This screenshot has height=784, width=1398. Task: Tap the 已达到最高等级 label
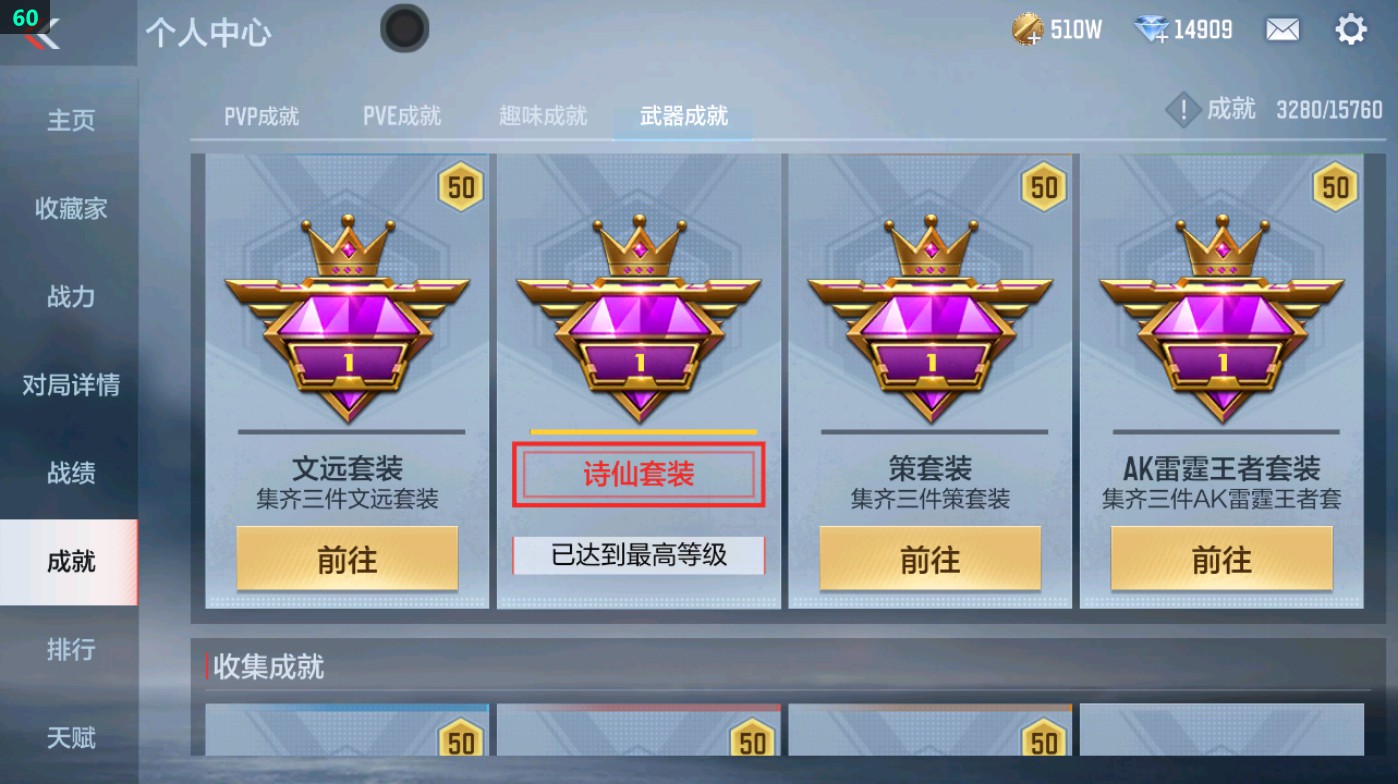coord(637,554)
